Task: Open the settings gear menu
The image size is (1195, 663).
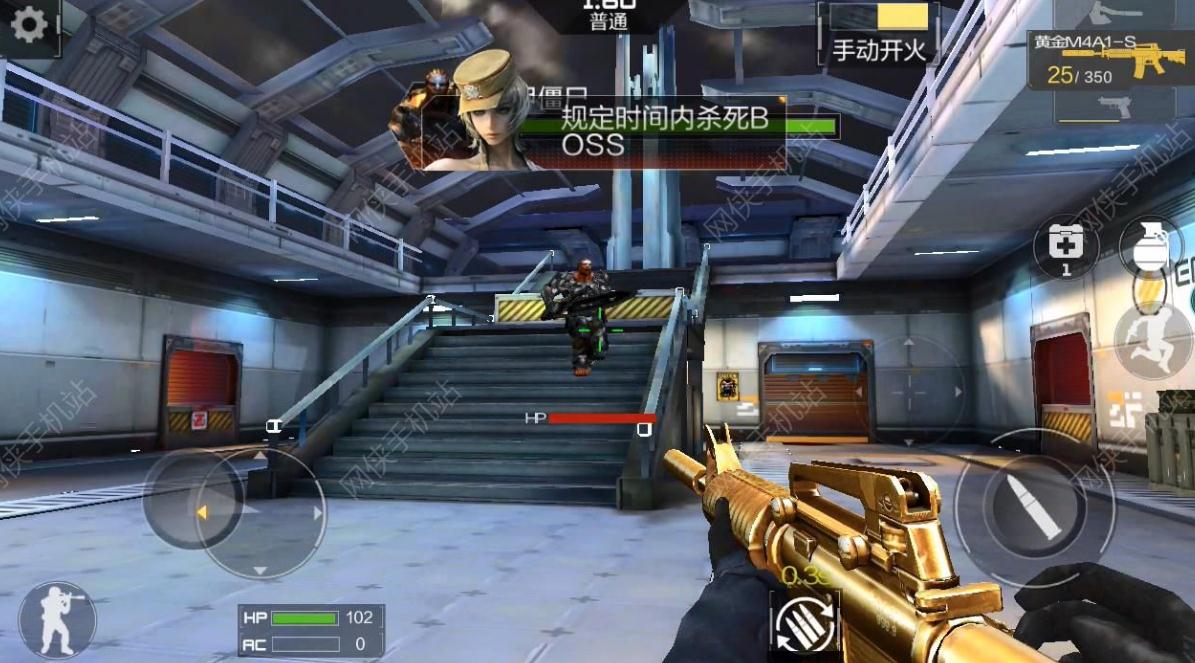Action: point(28,24)
